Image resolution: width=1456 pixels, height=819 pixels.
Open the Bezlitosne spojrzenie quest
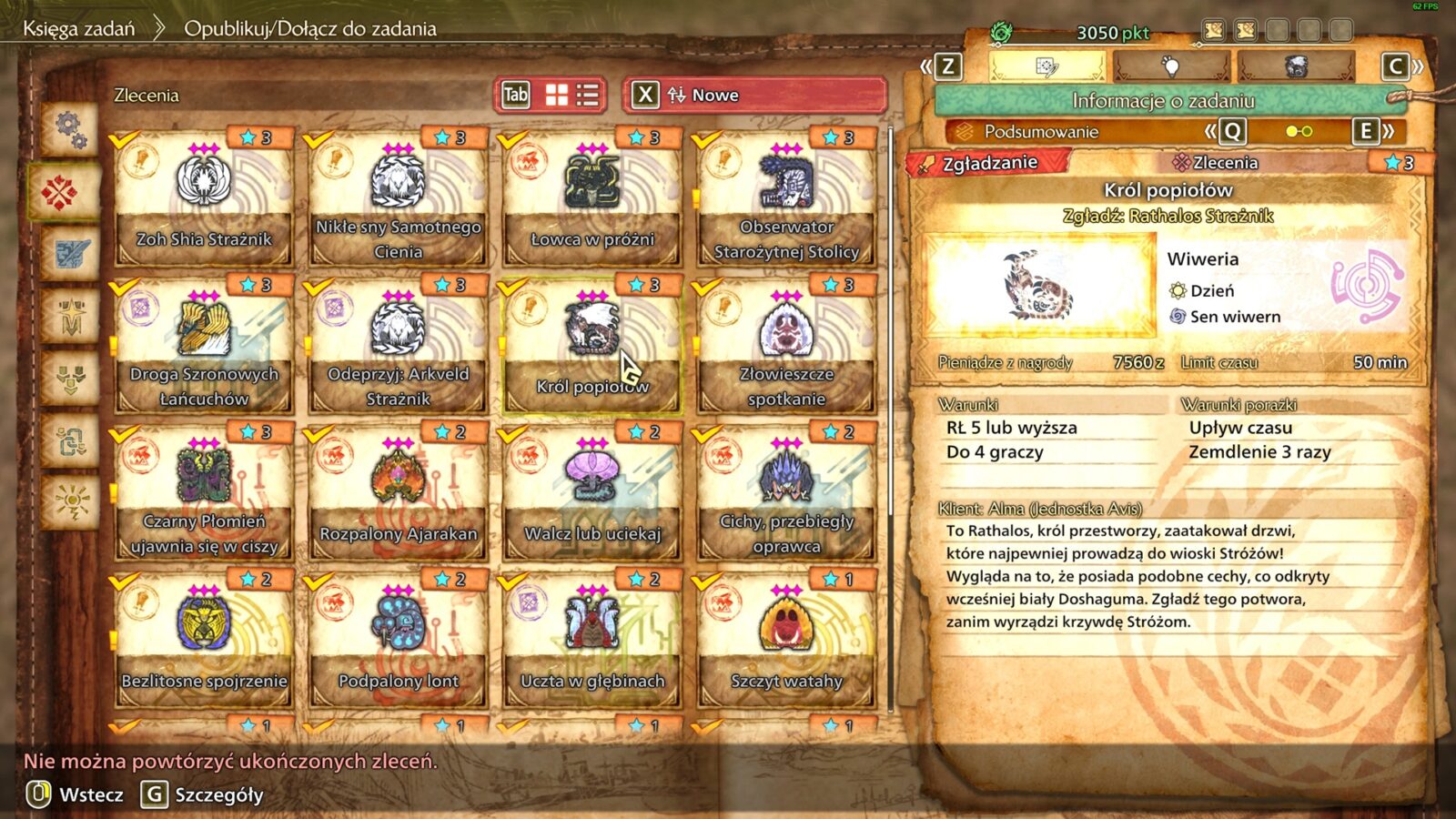tap(204, 642)
